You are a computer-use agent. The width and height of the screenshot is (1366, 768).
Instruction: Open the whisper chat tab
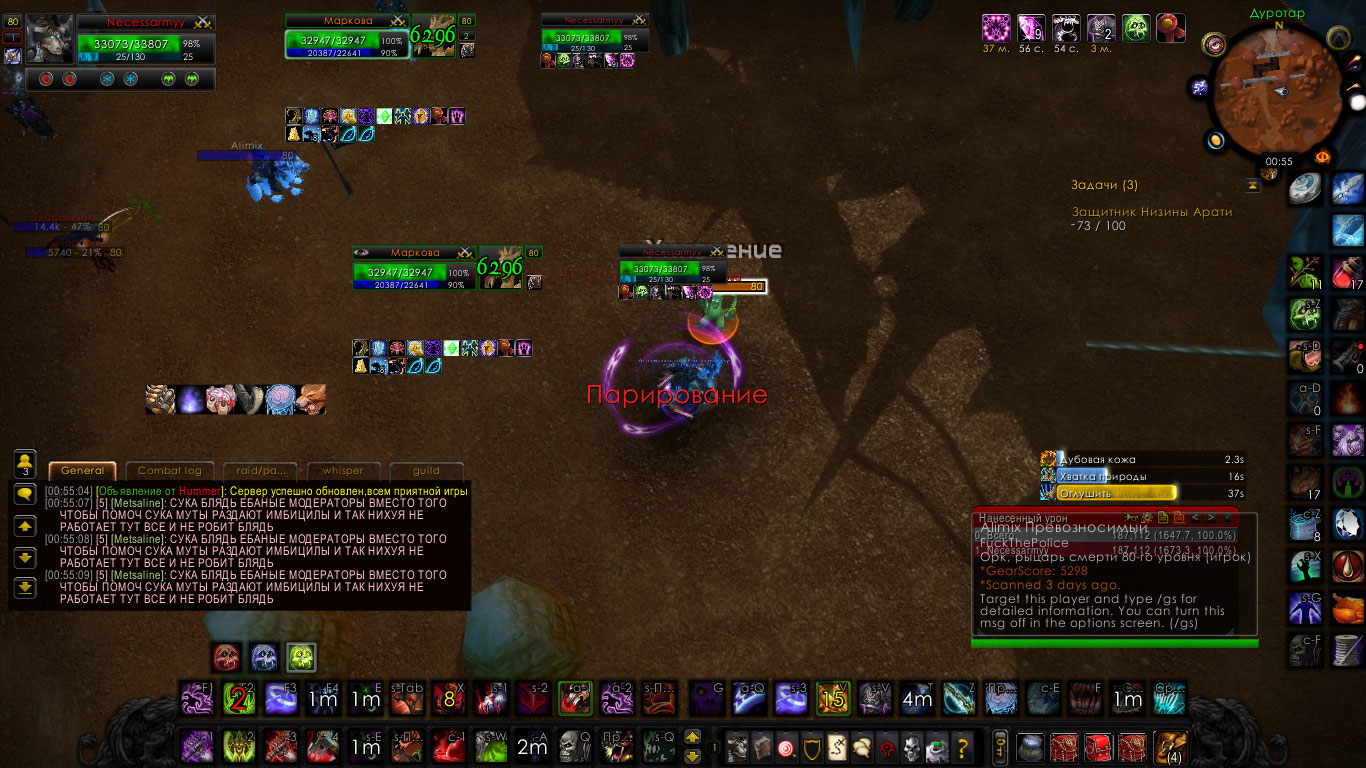[336, 471]
